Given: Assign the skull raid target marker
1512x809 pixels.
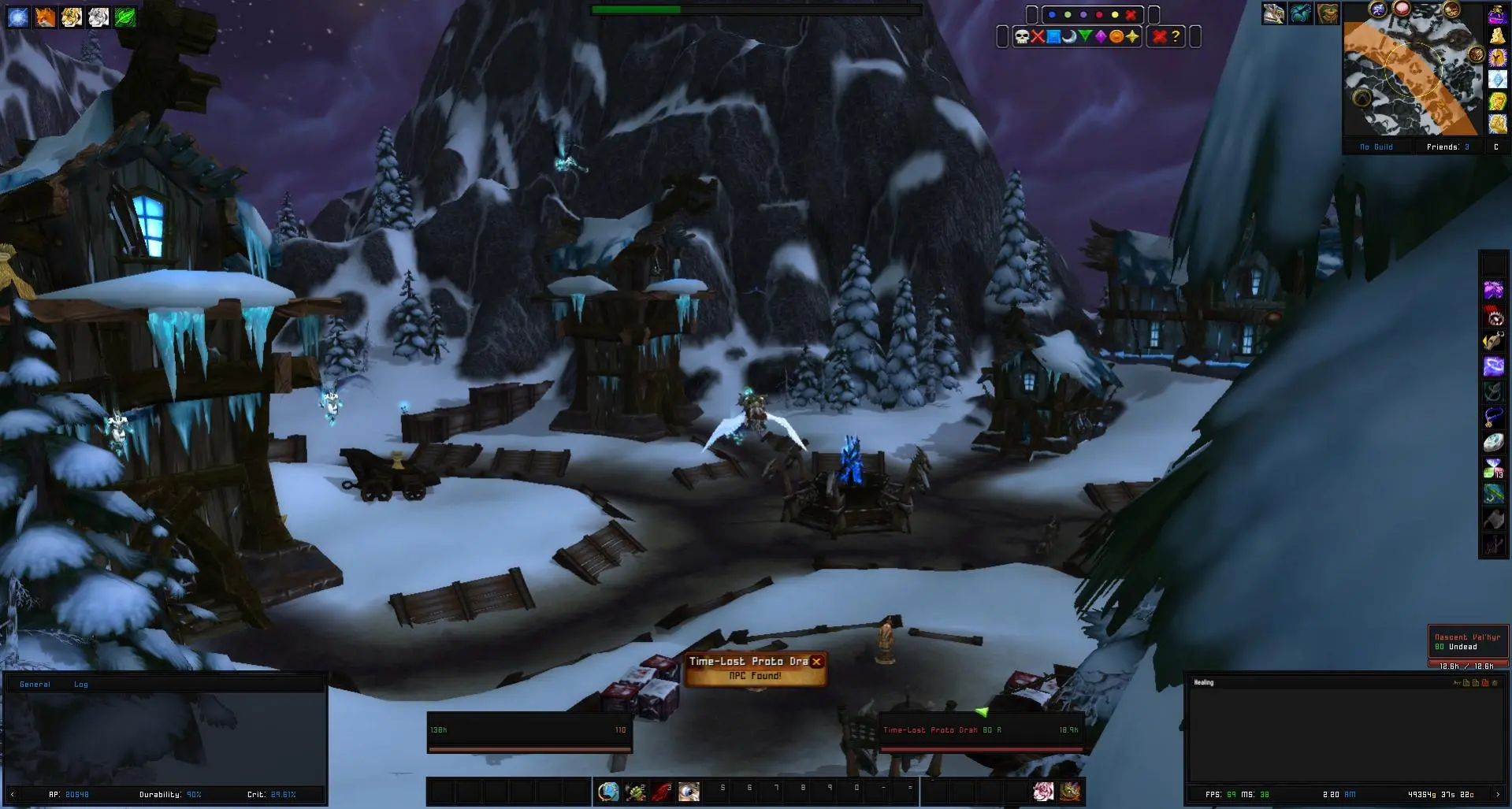Looking at the screenshot, I should (1021, 36).
